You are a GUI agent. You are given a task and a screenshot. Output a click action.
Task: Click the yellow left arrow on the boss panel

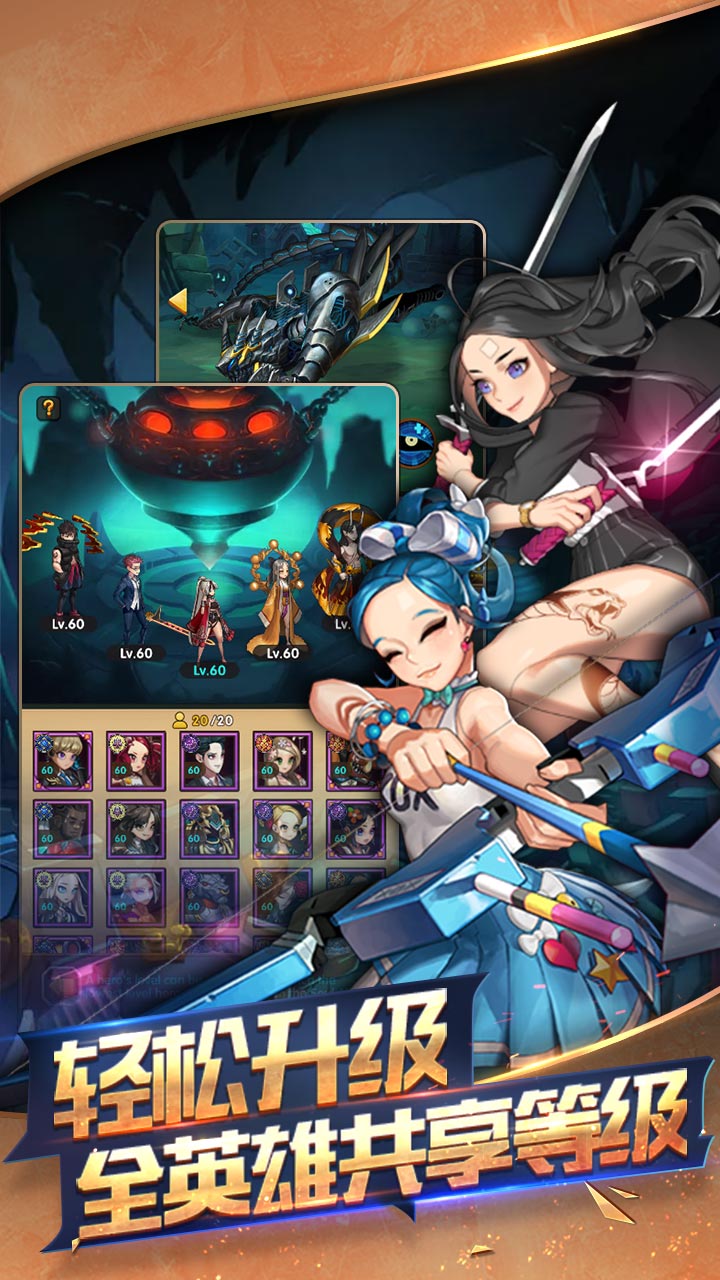tap(178, 301)
